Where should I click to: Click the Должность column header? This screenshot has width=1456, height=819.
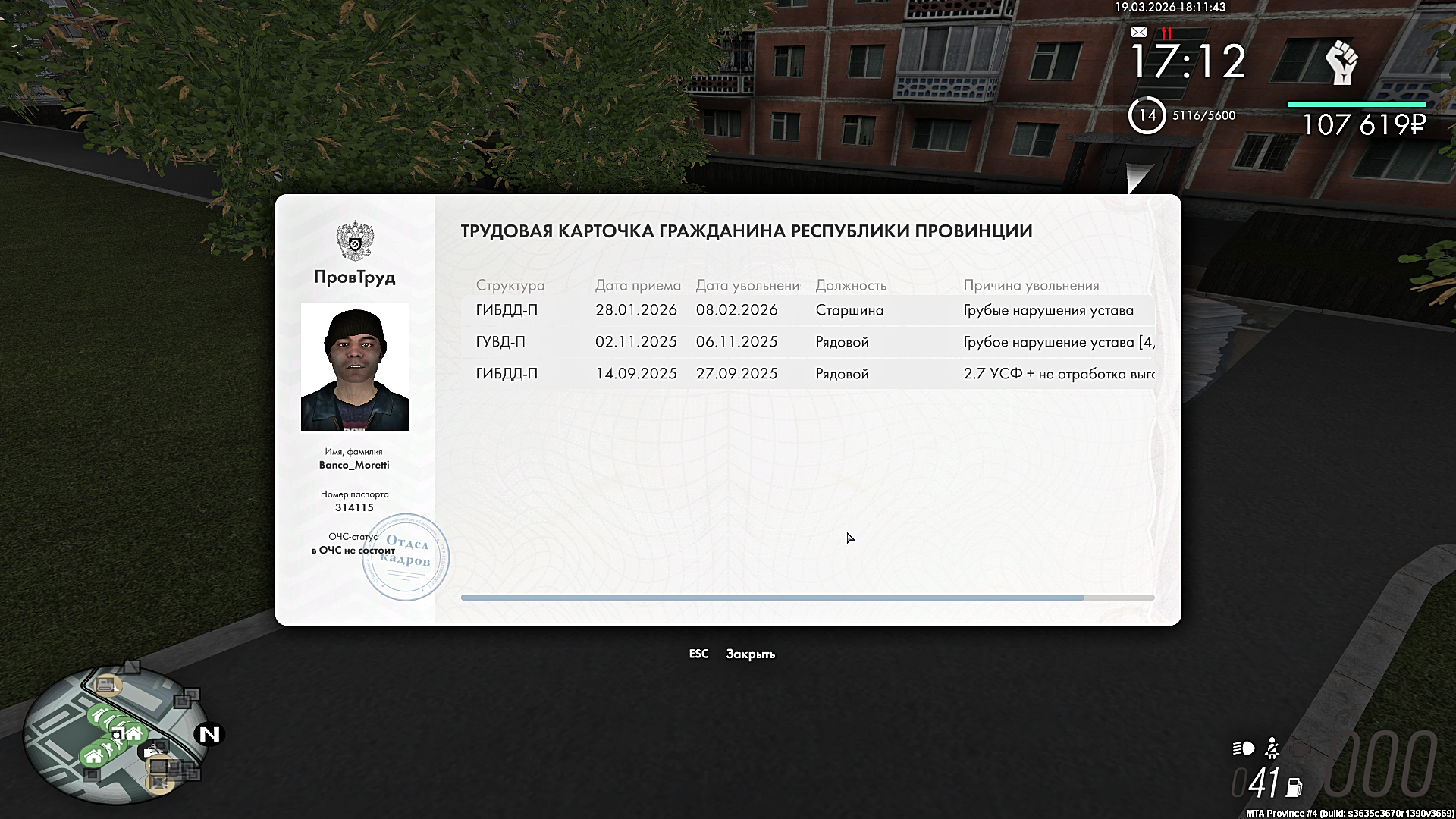(x=850, y=286)
